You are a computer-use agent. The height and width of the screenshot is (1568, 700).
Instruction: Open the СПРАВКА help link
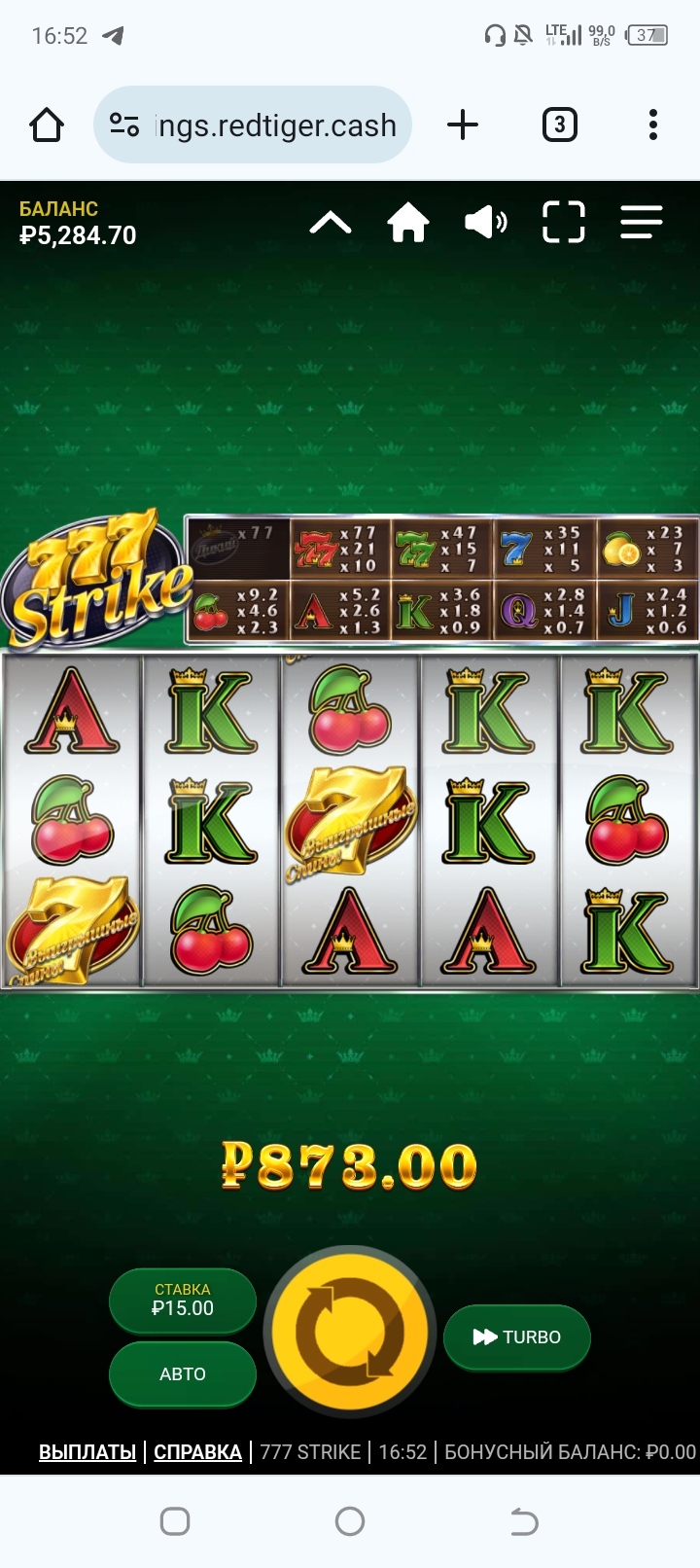pyautogui.click(x=197, y=1452)
